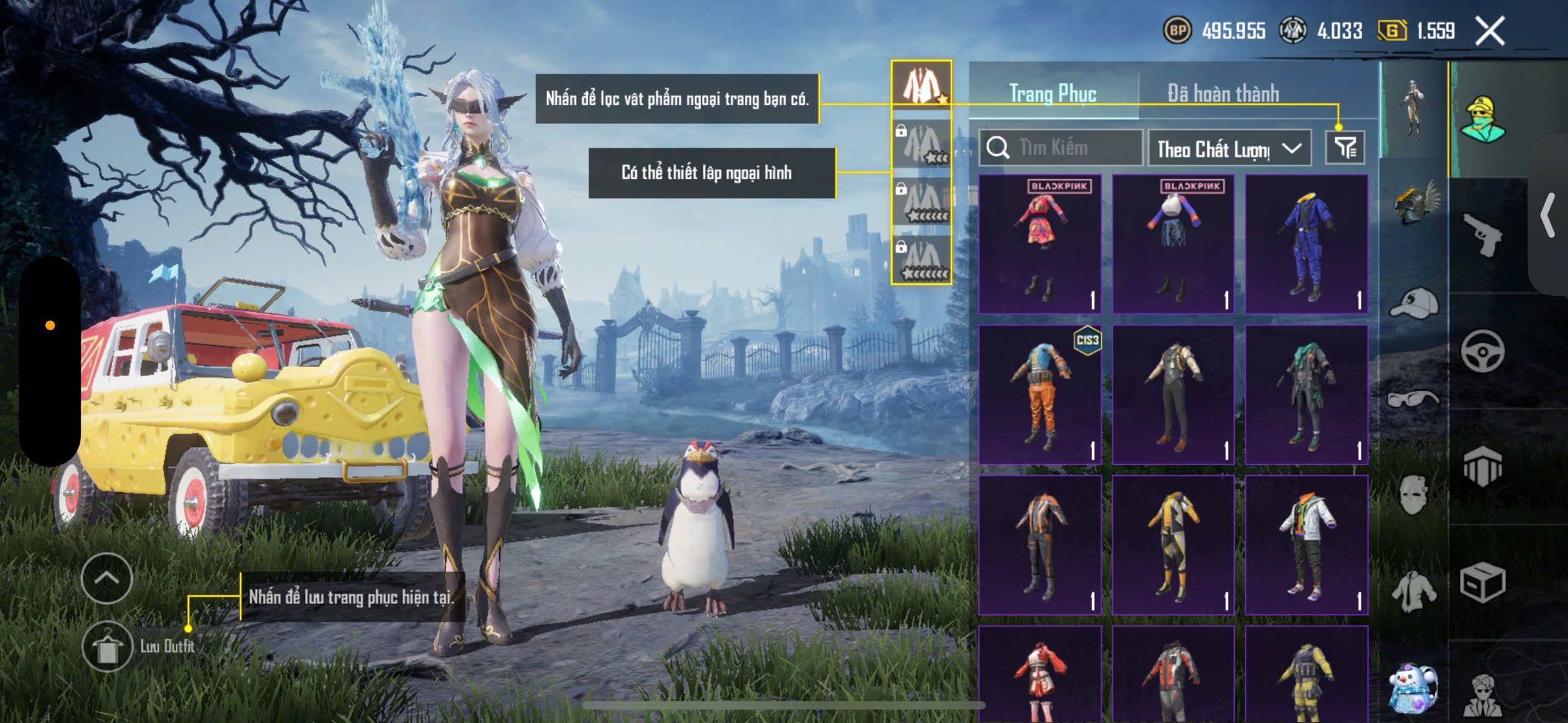Switch to the Trang Phục tab

click(x=1053, y=94)
